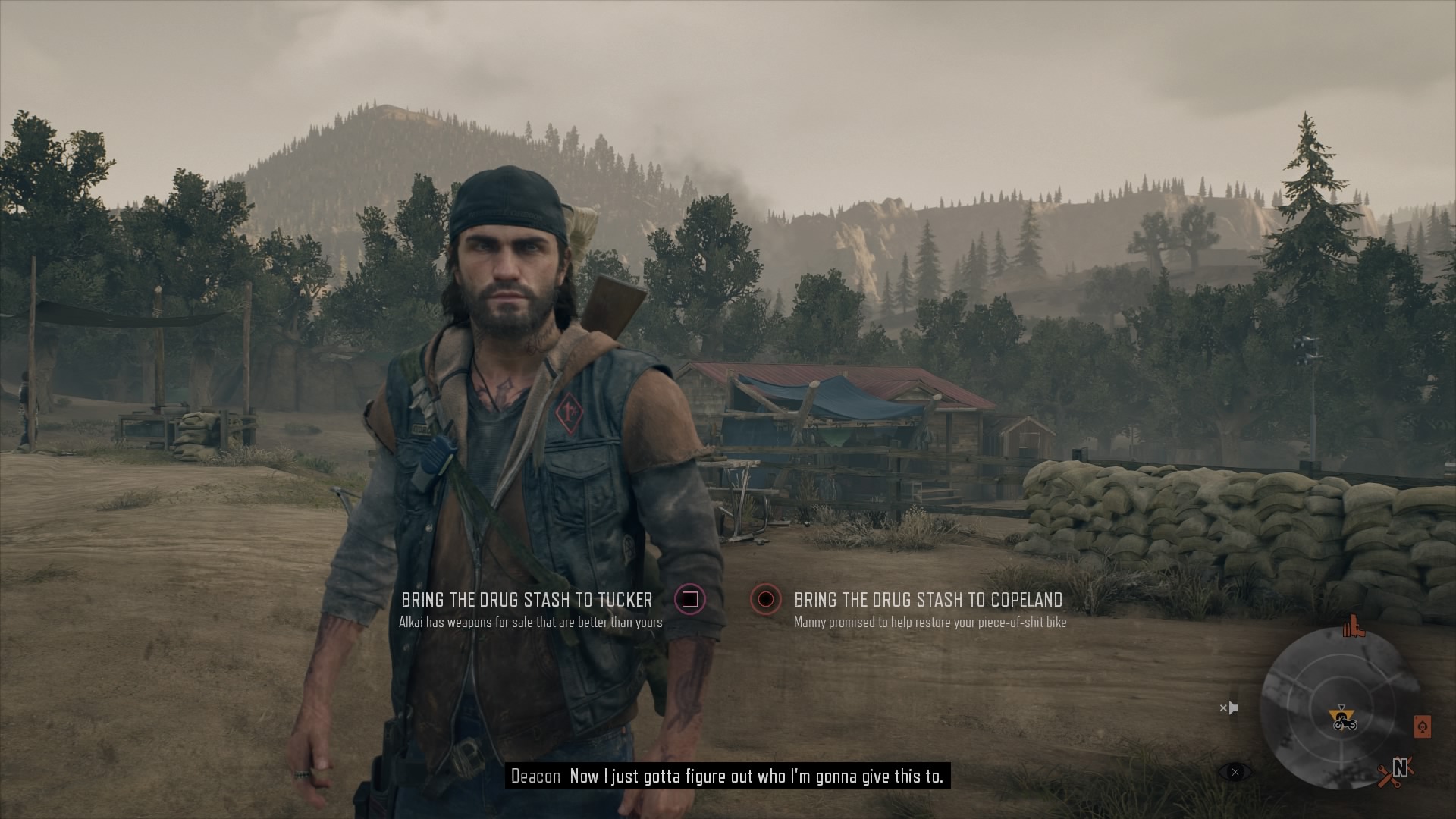Click the crossed-out eye visibility indicator

pyautogui.click(x=1235, y=772)
